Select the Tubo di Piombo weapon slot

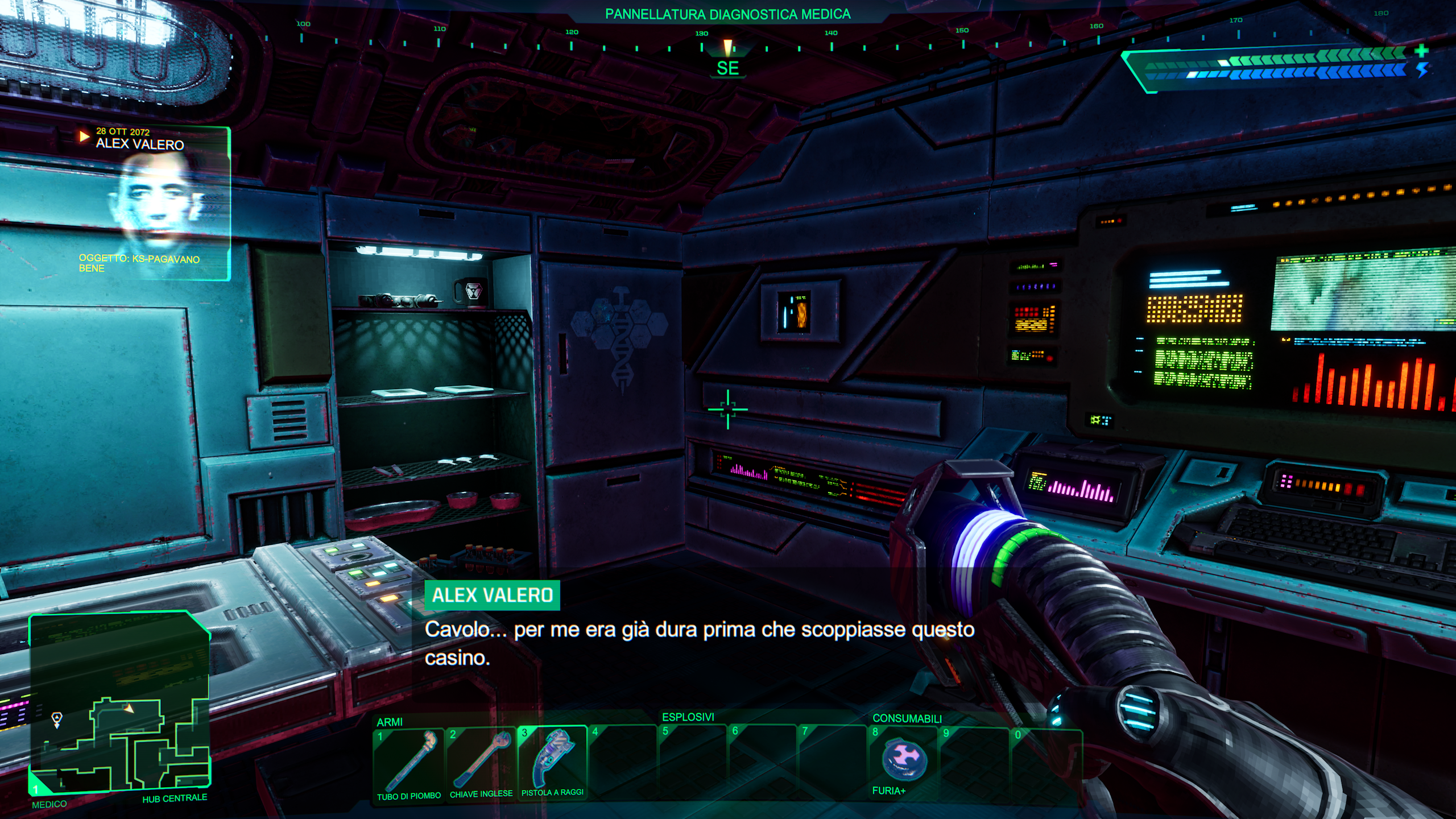408,764
